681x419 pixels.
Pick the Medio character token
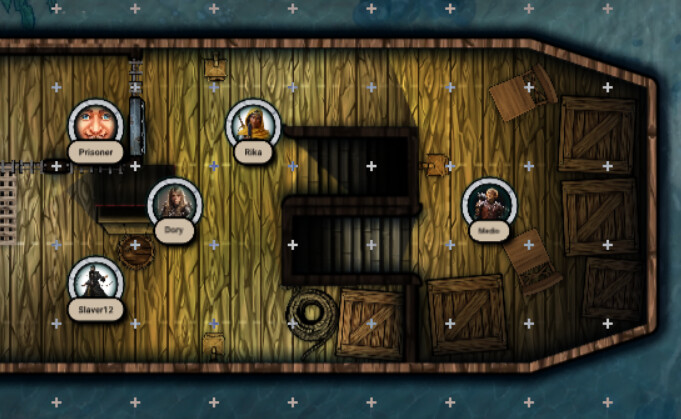click(x=488, y=204)
